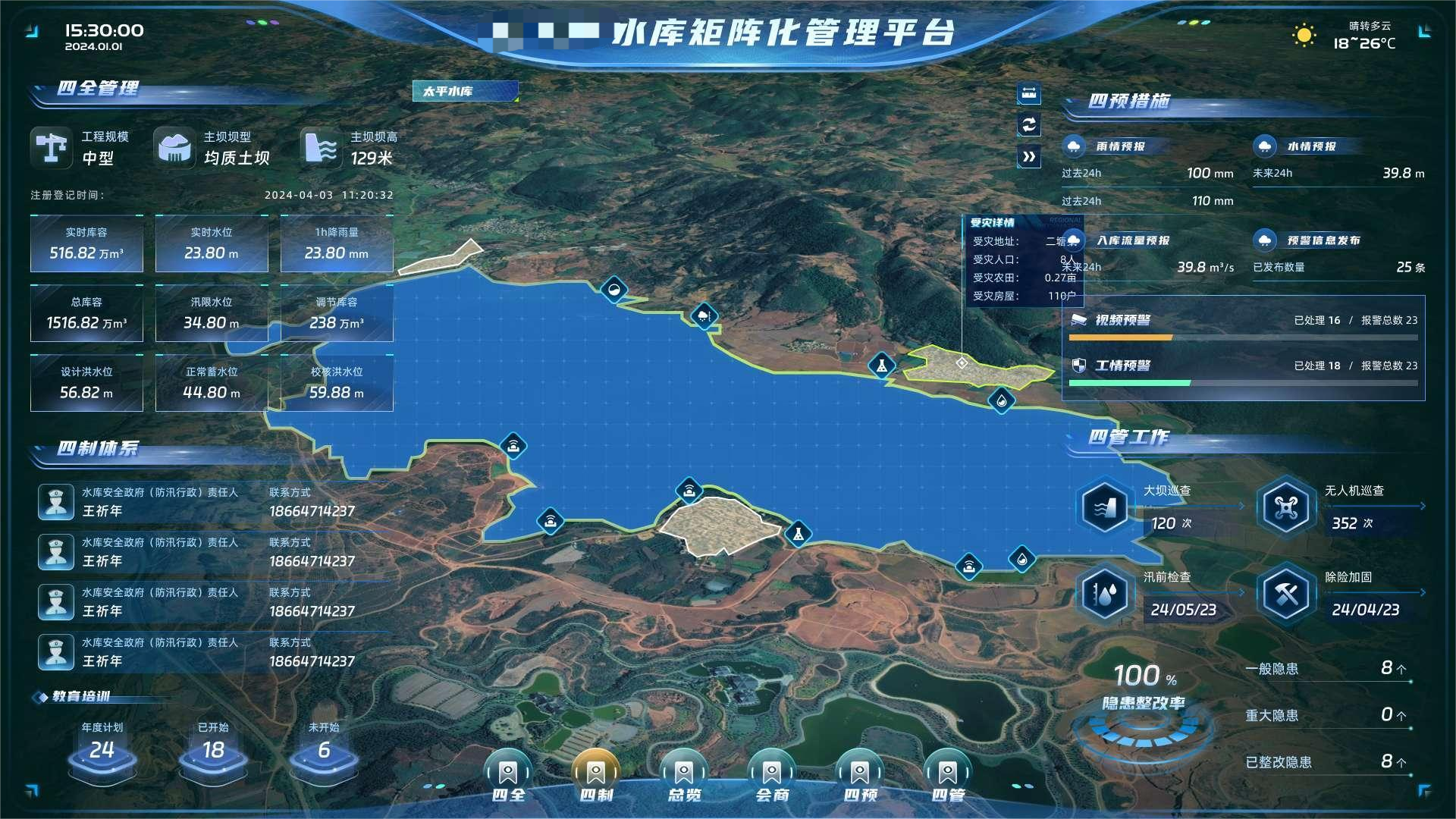The height and width of the screenshot is (819, 1456).
Task: Open the 无人机巡查 drone patrol icon
Action: (1285, 508)
